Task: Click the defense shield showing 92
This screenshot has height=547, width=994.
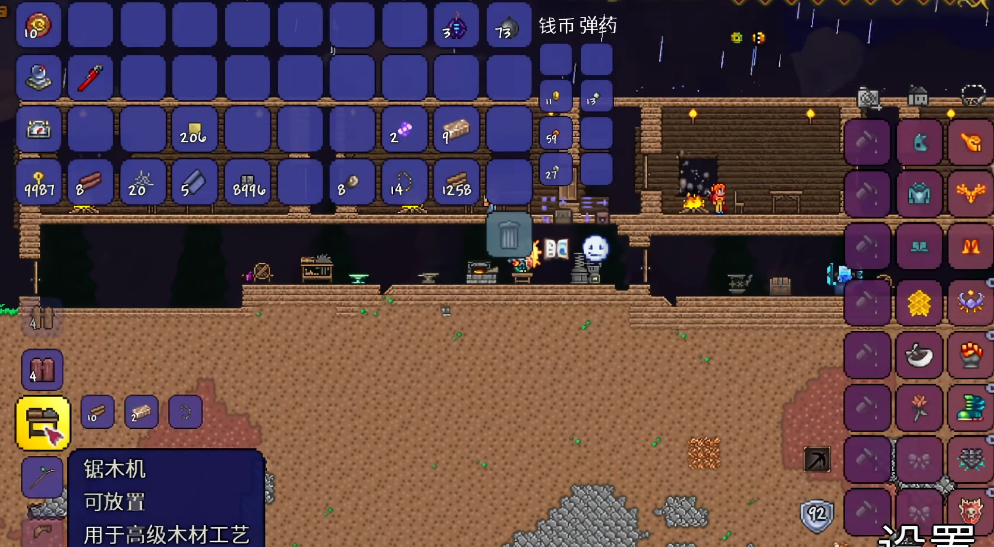Action: (817, 516)
